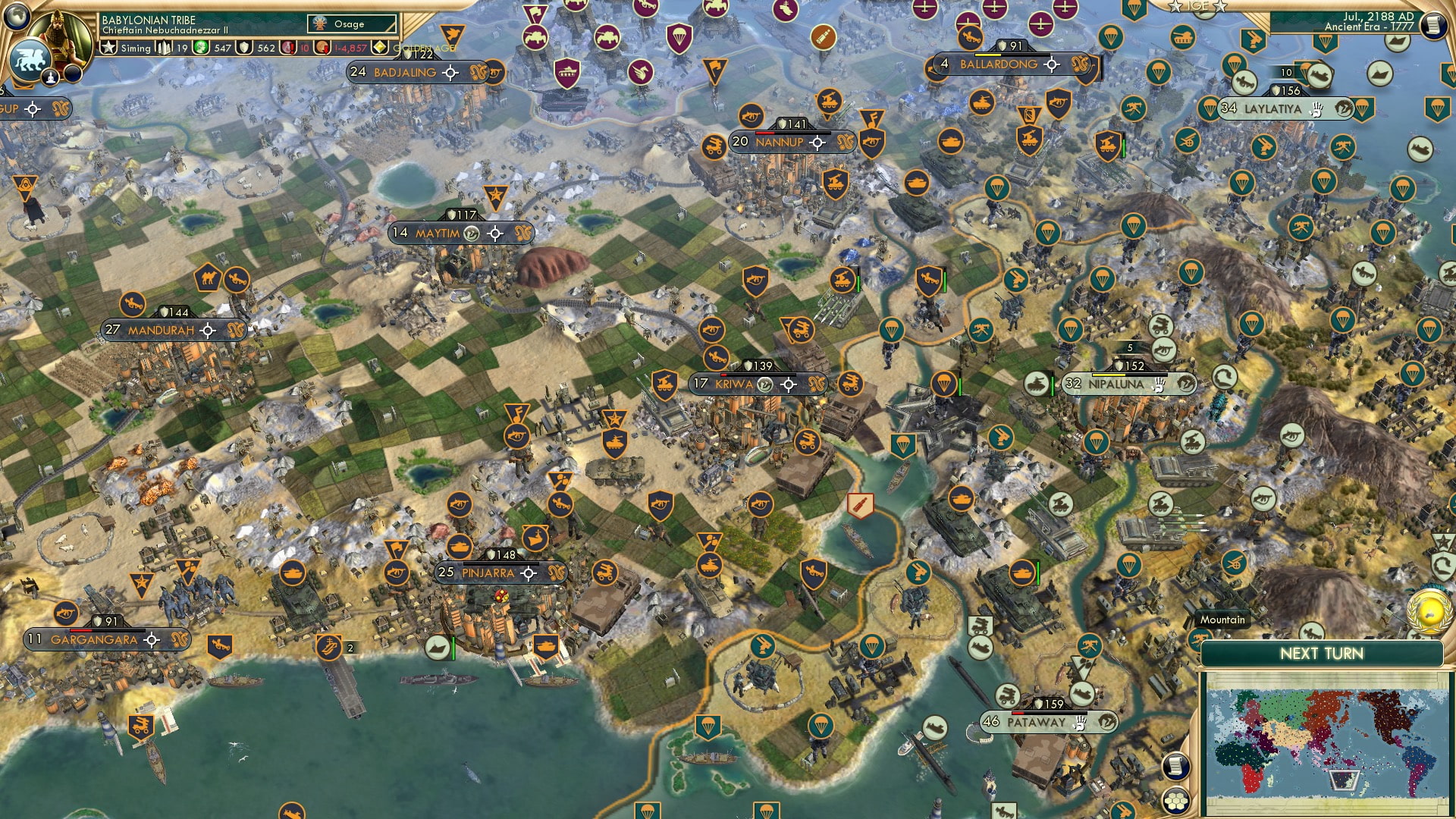Screen dimensions: 1456x819
Task: Select the Siming policy star entry
Action: 109,46
